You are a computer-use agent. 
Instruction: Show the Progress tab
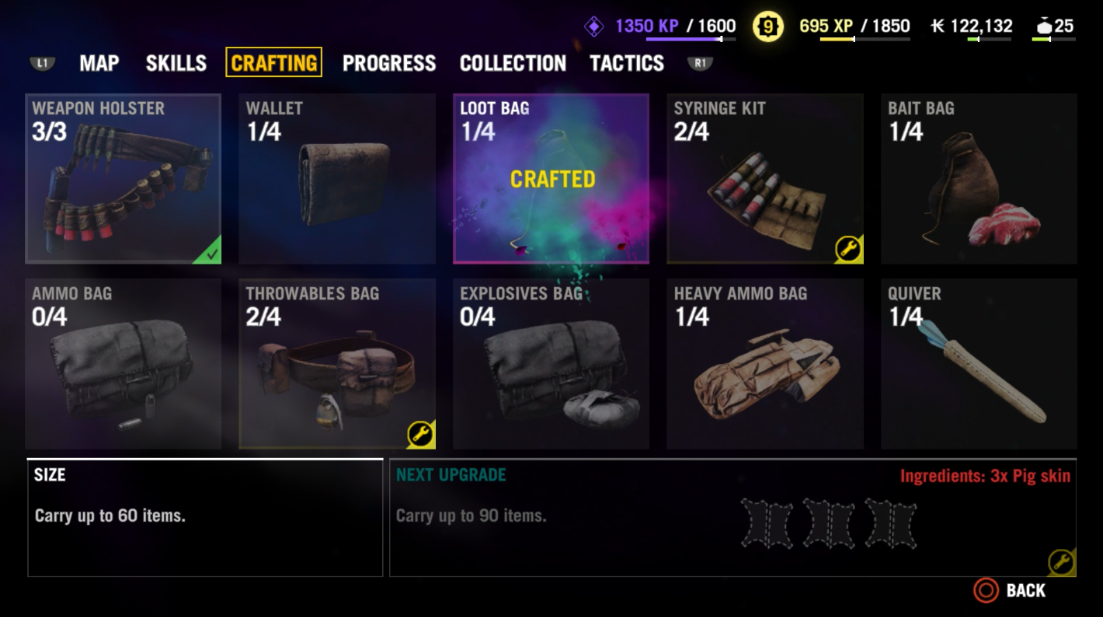389,63
